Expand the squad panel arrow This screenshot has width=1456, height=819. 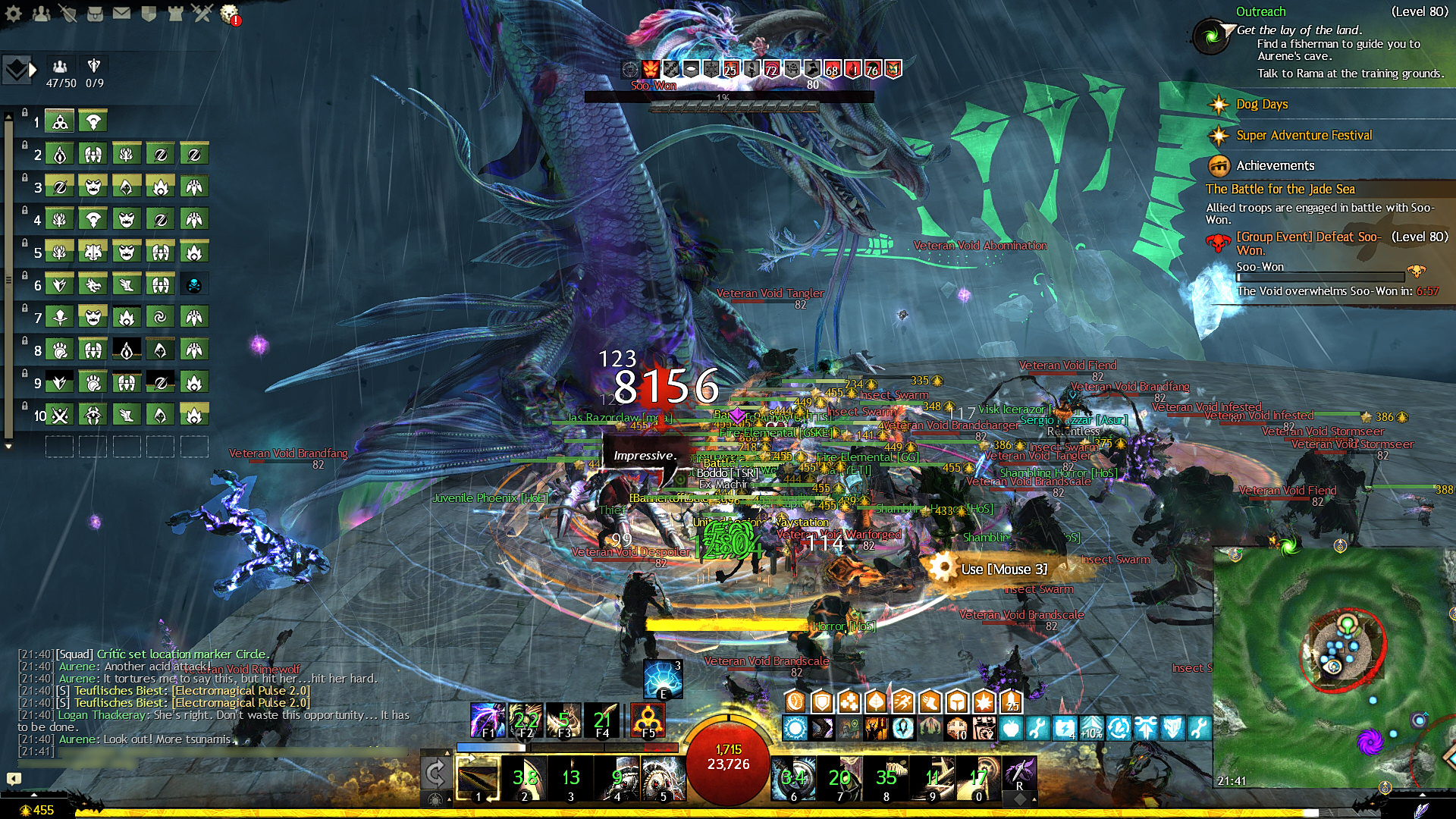tap(33, 70)
